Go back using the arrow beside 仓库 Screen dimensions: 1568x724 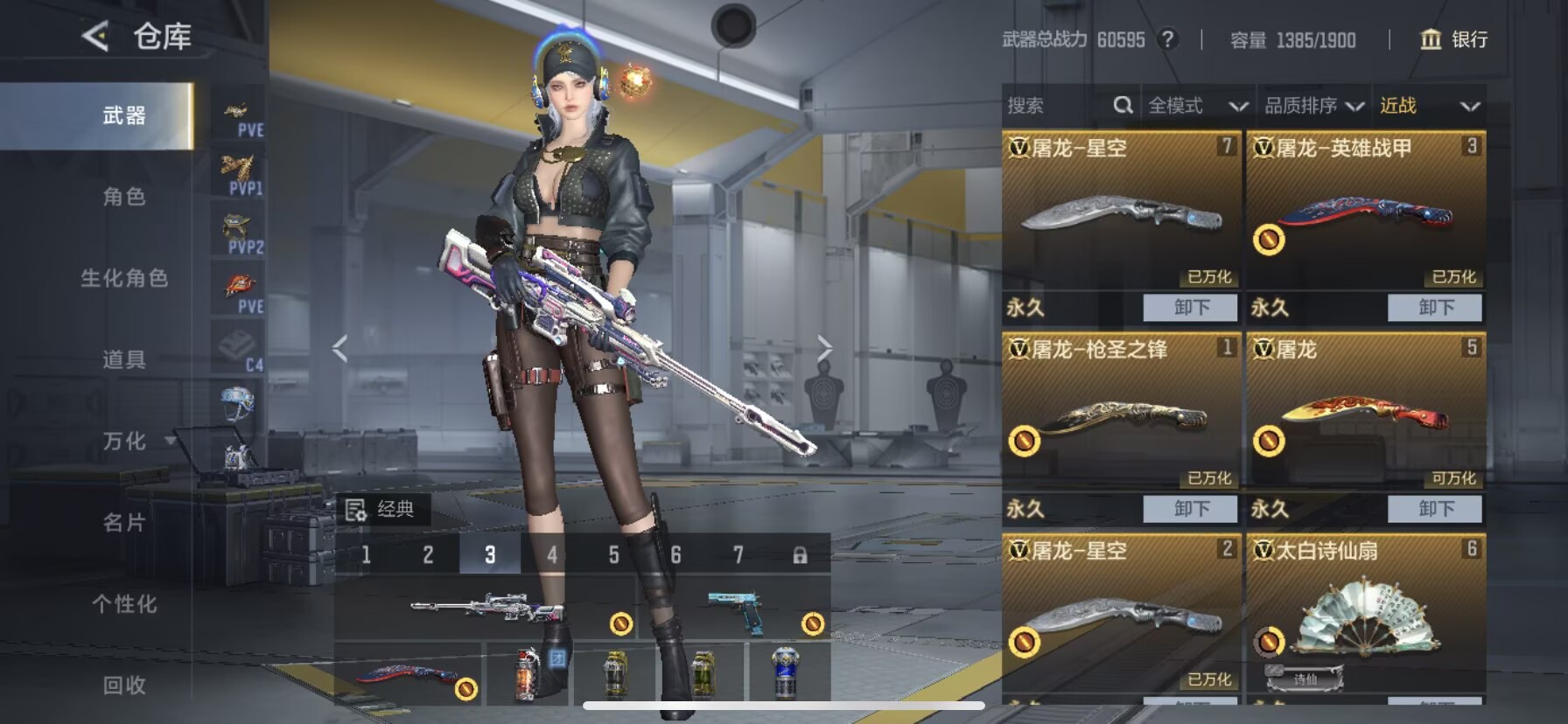(x=95, y=36)
